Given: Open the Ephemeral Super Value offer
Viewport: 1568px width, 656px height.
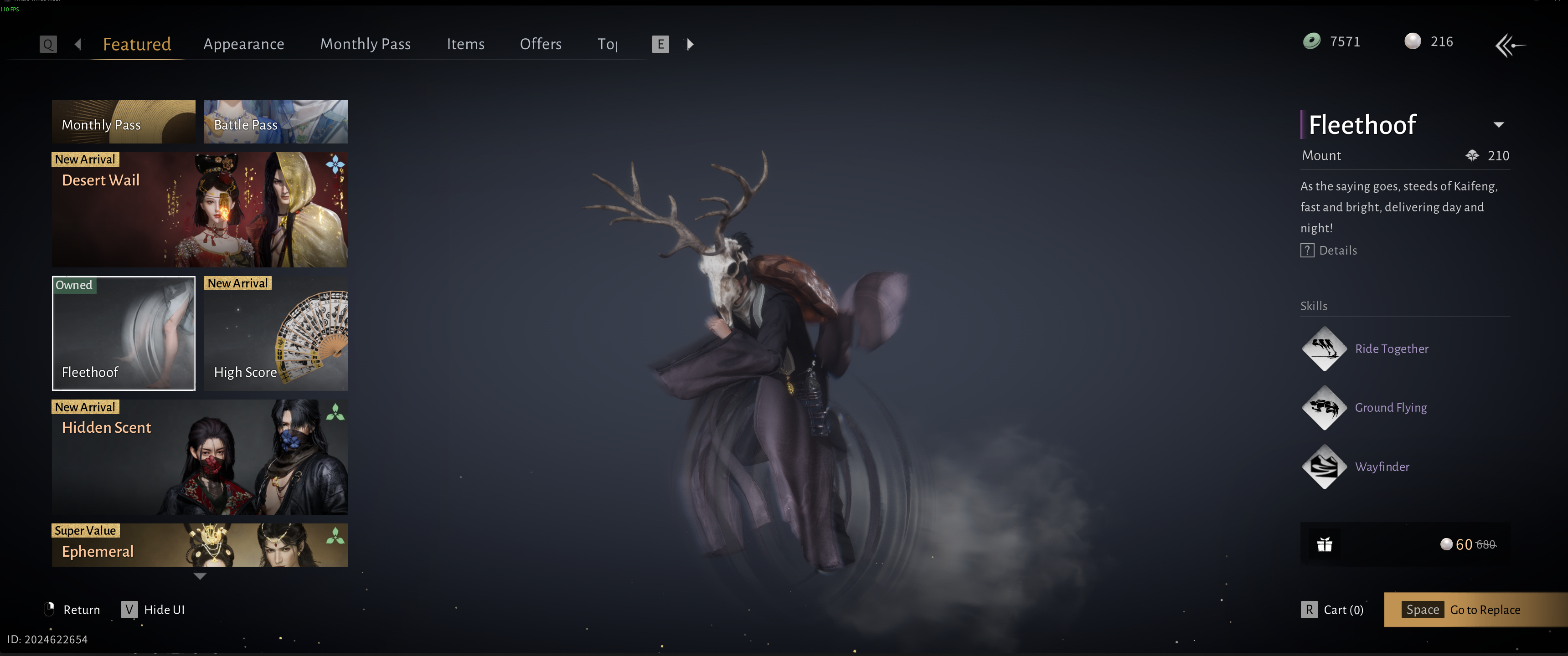Looking at the screenshot, I should pos(200,545).
